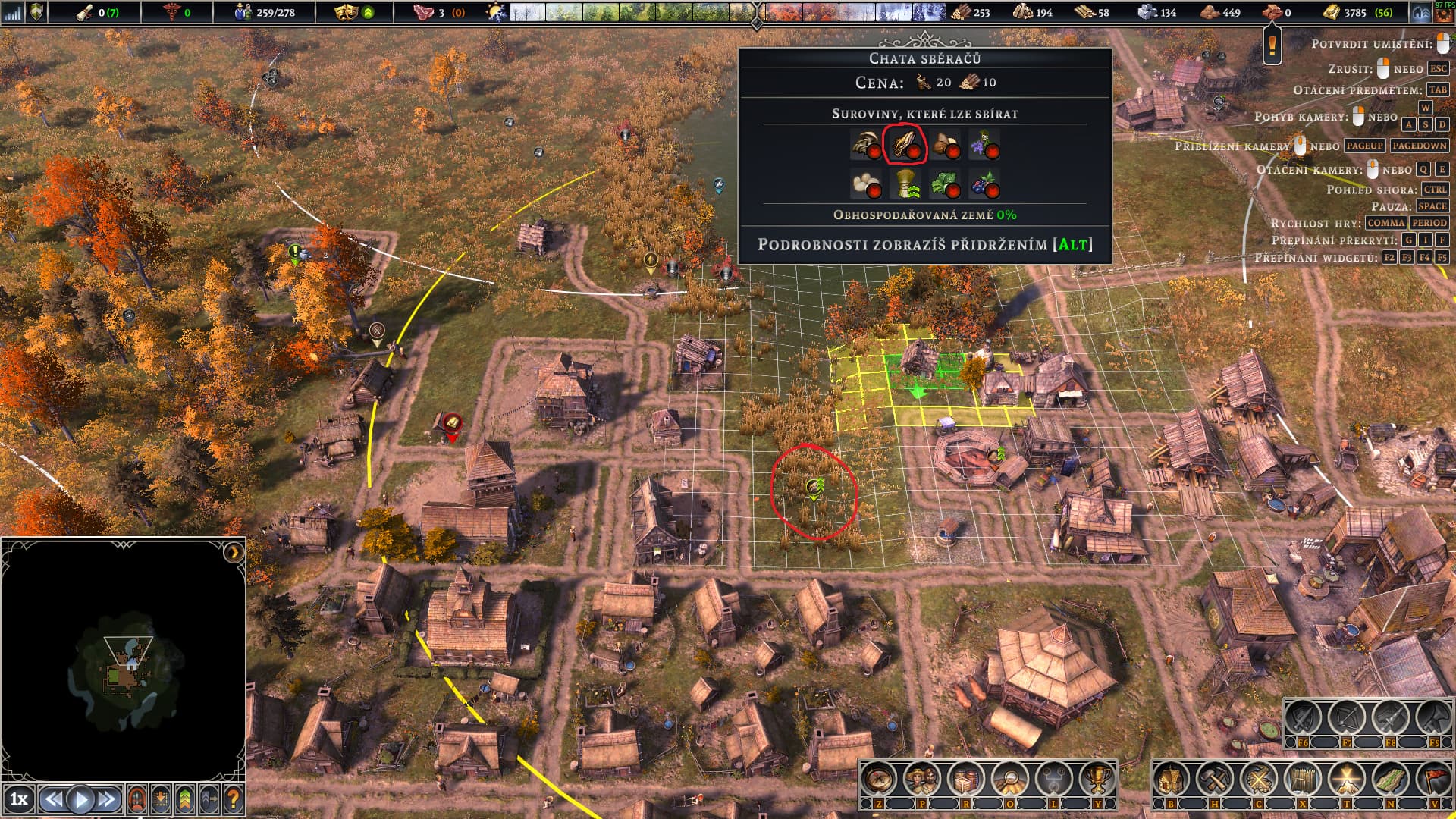Viewport: 1456px width, 819px height.
Task: Choose the red flag button
Action: (1435, 779)
